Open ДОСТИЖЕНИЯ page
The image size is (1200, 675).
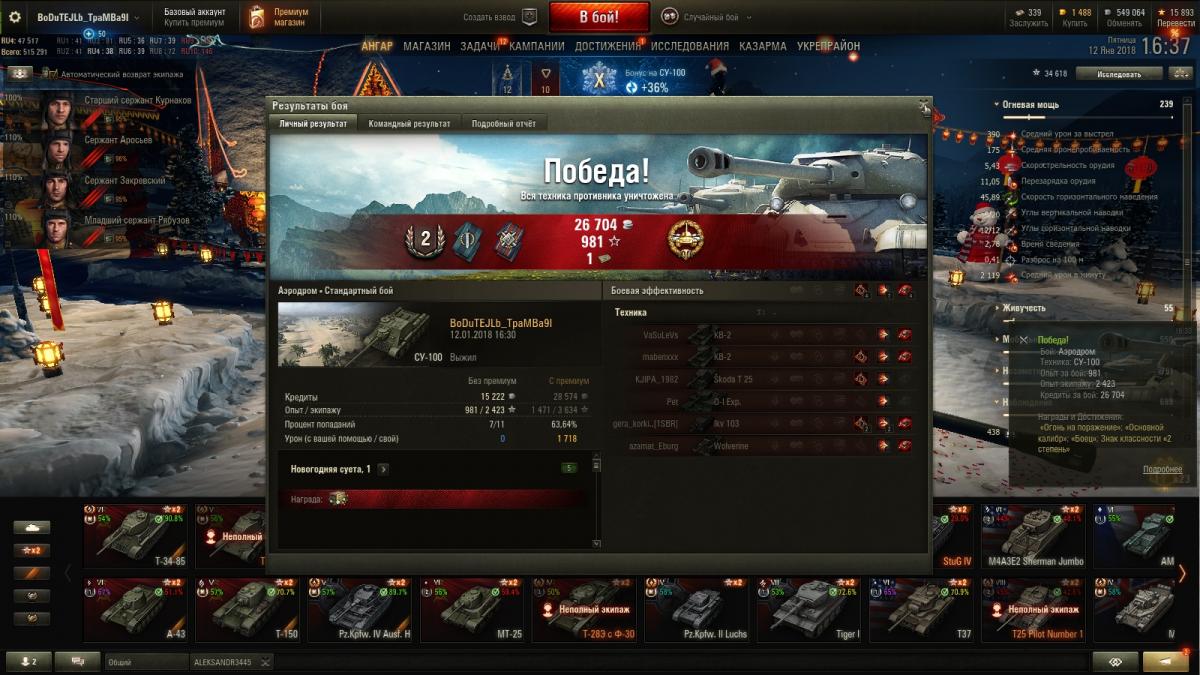pyautogui.click(x=608, y=46)
